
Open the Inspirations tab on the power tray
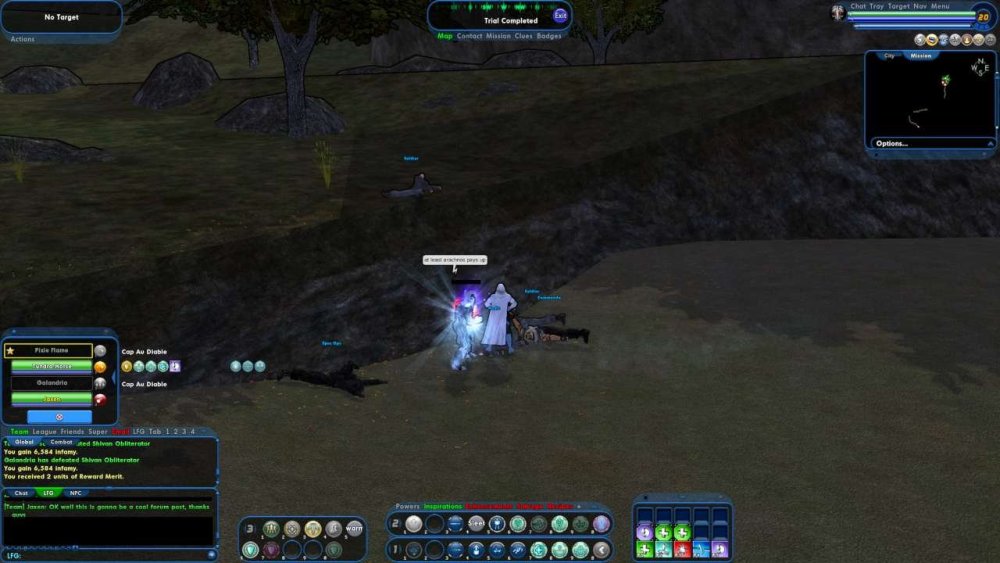click(x=442, y=506)
